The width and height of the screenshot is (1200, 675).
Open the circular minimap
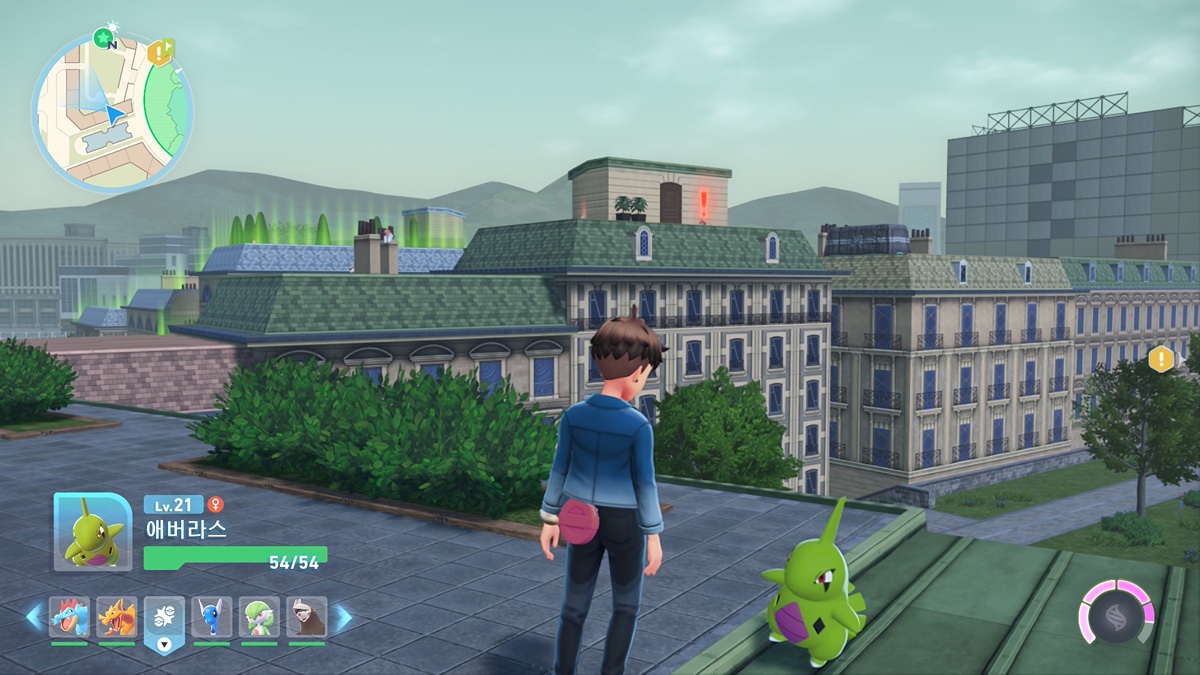(112, 111)
